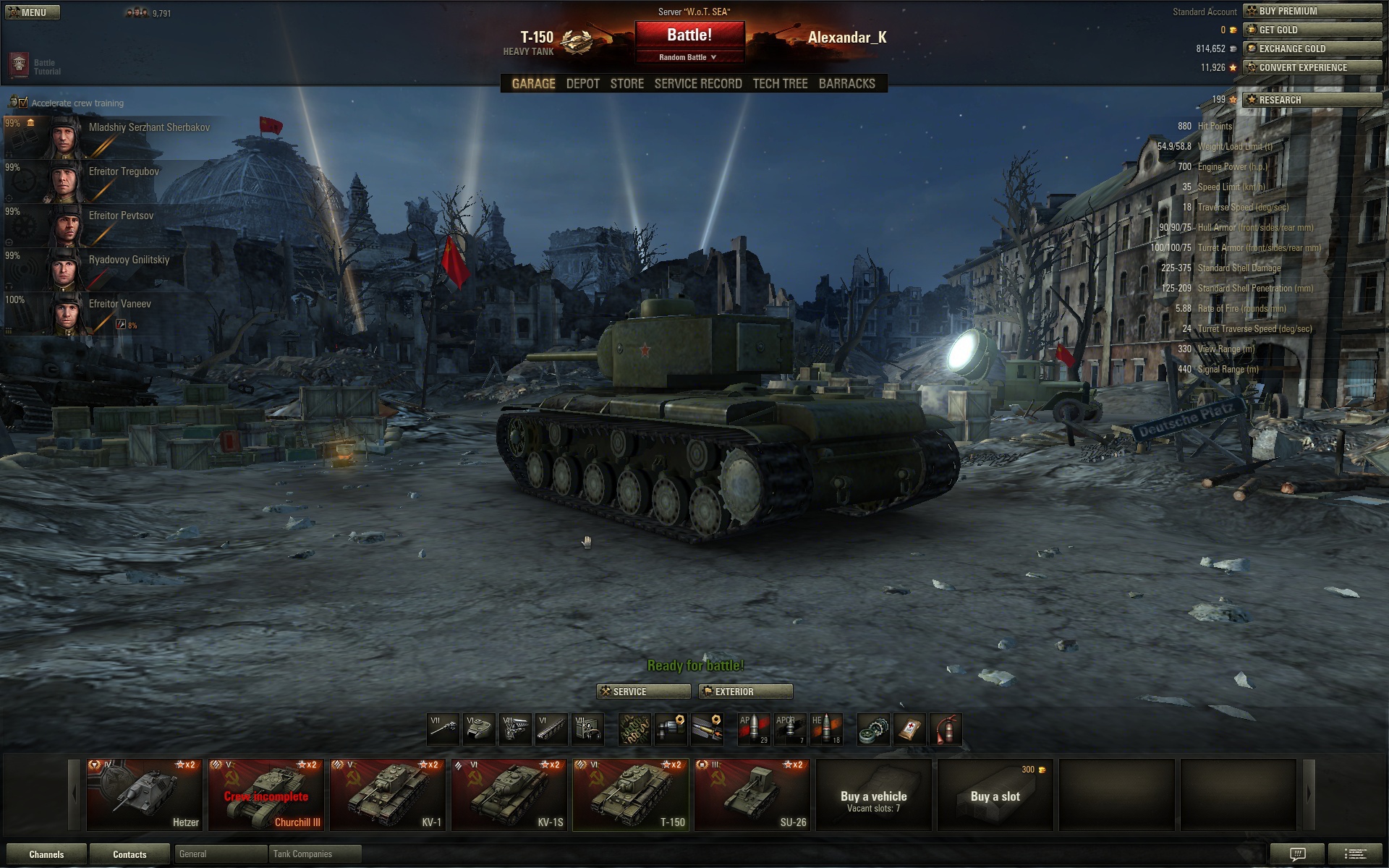The height and width of the screenshot is (868, 1389).
Task: Switch to the Depot tab
Action: point(582,84)
